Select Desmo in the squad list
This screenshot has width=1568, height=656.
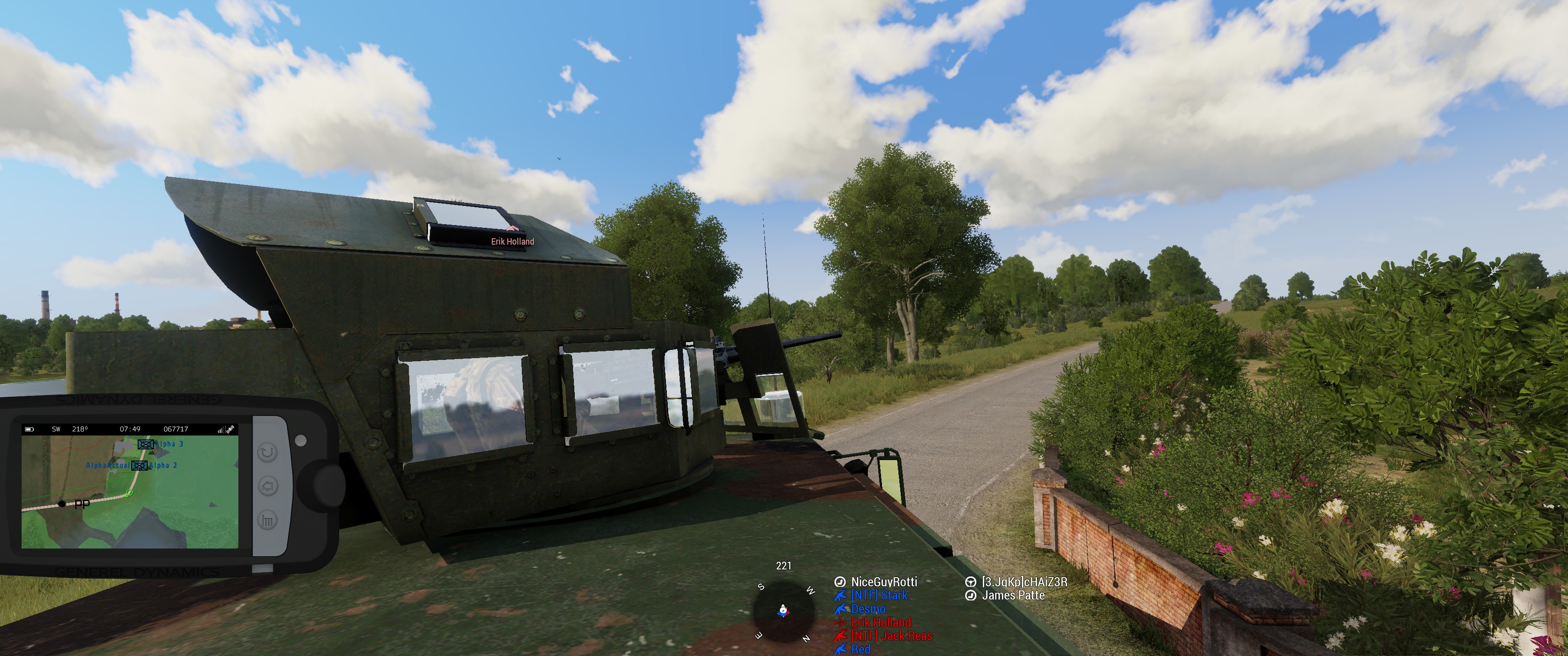pos(868,609)
